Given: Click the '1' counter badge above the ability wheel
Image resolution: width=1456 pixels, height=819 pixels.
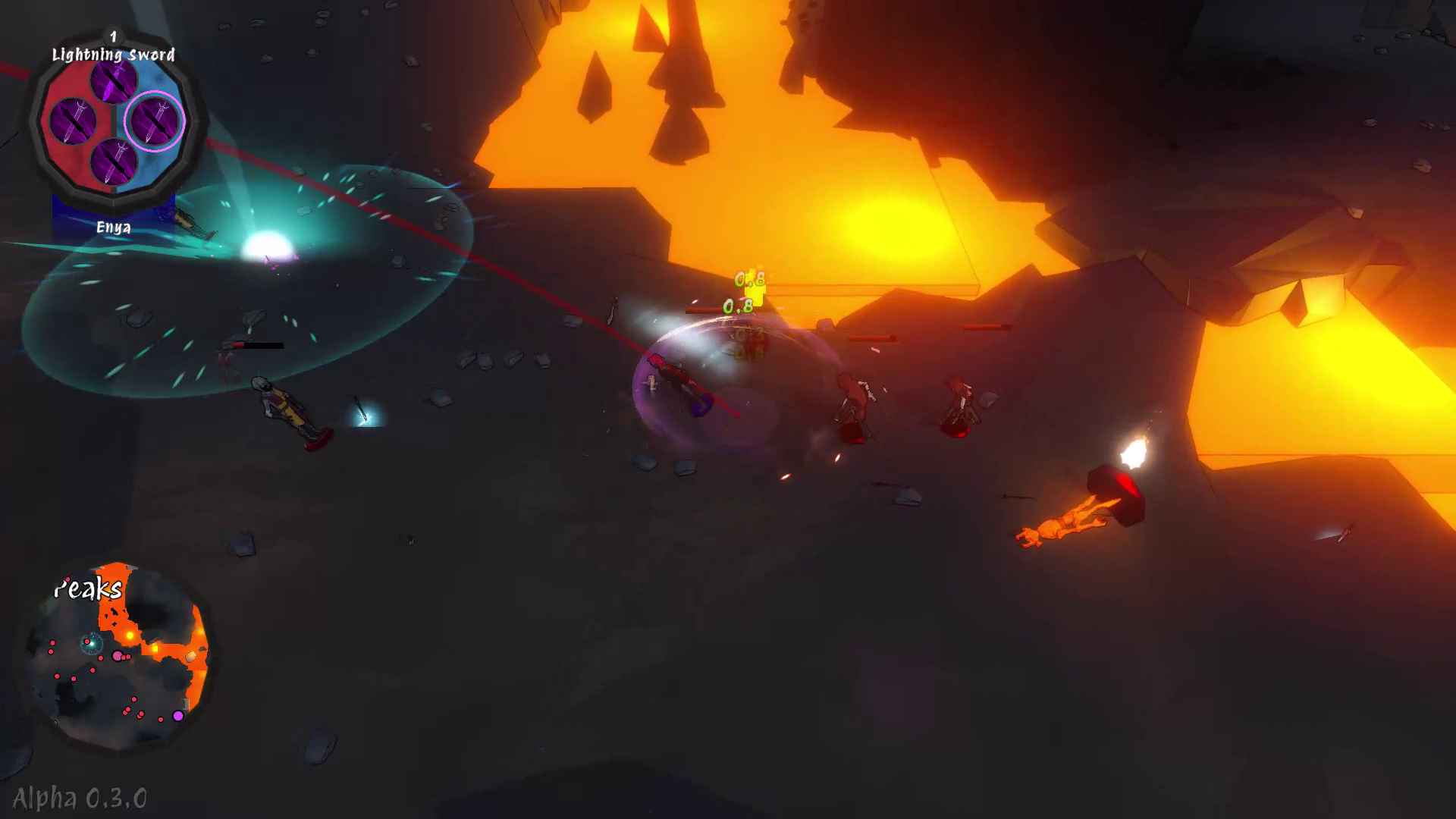Looking at the screenshot, I should (112, 35).
